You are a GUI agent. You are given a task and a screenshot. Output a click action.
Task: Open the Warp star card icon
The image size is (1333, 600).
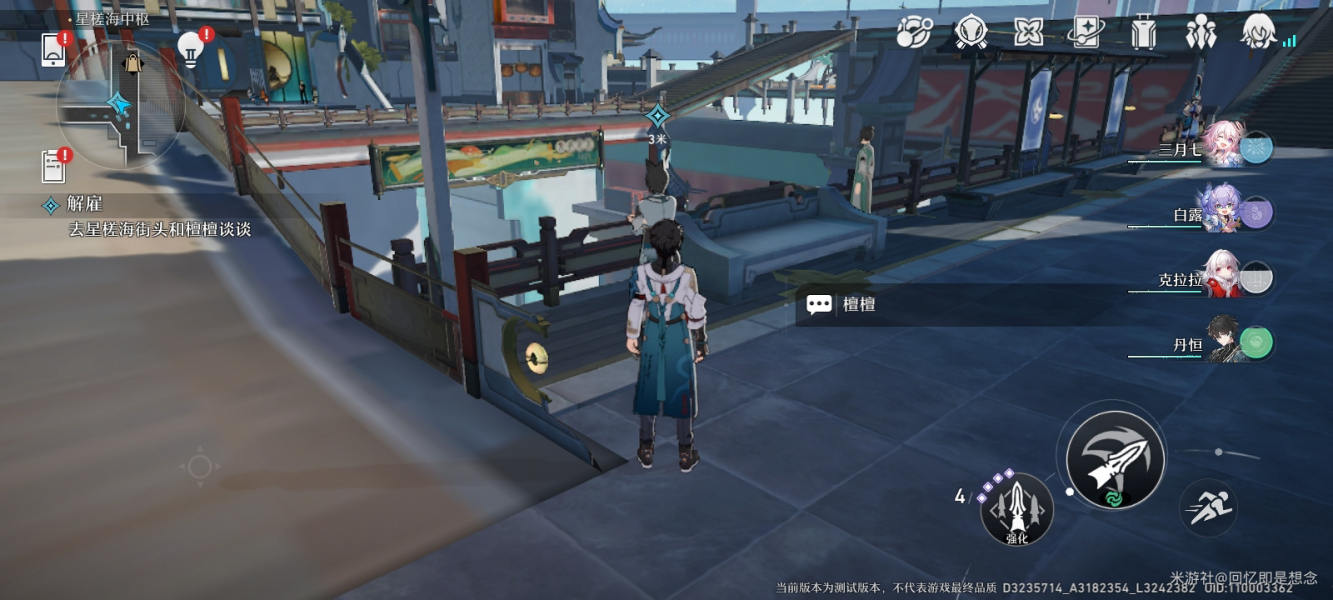coord(1085,33)
